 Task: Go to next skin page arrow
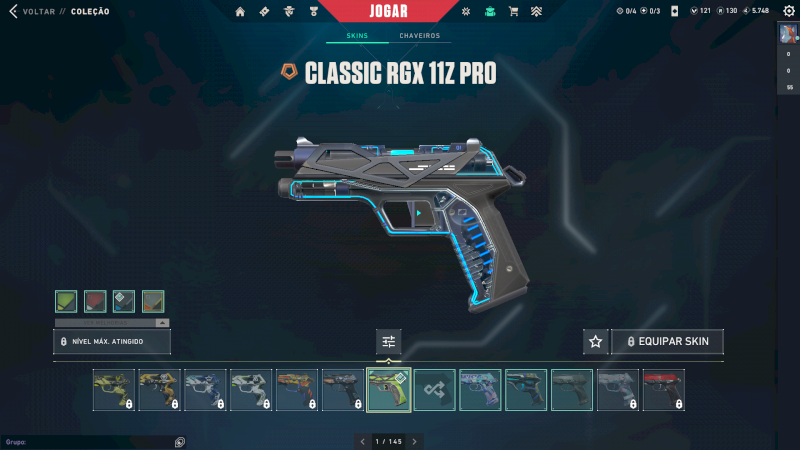(x=414, y=441)
